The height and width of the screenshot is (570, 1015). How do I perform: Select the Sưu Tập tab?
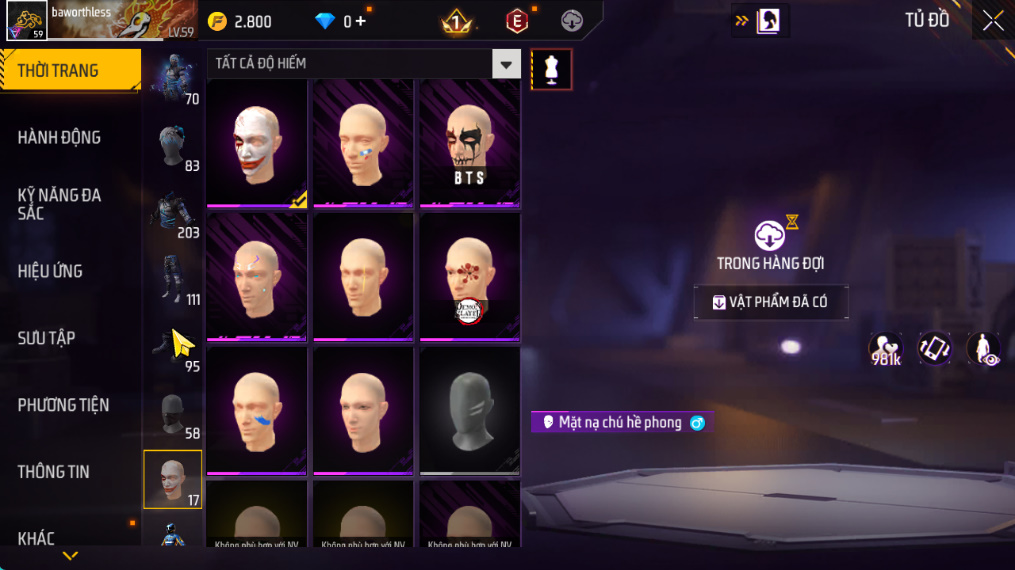[47, 338]
